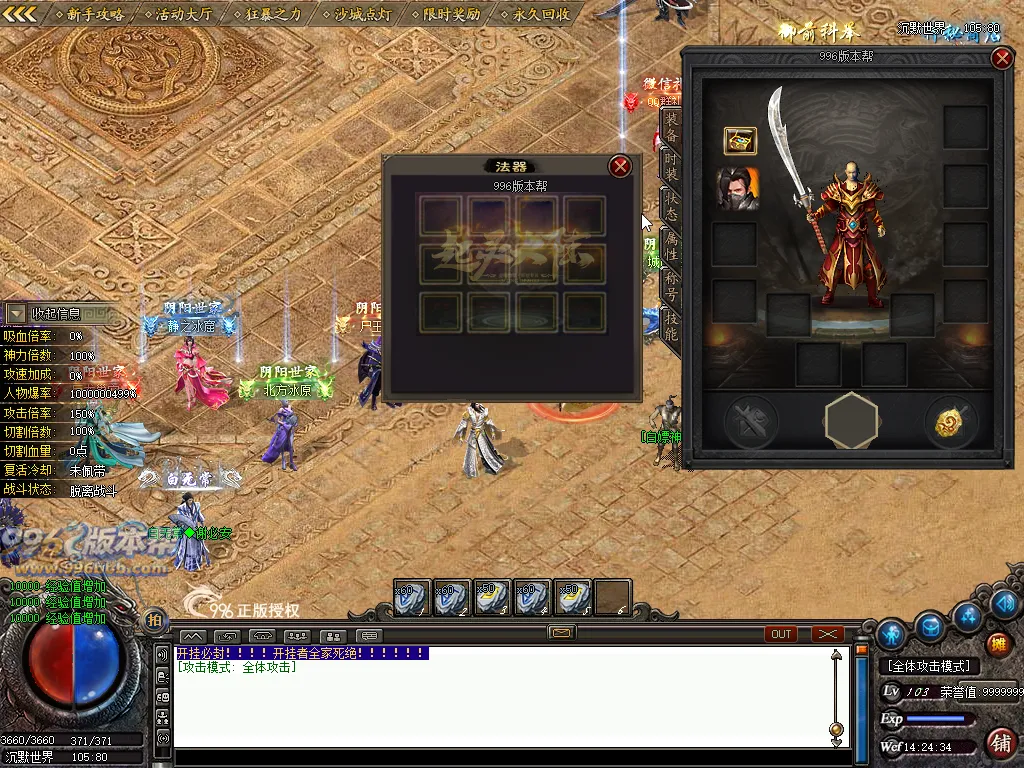Switch to the 时装 costume tab
This screenshot has width=1024, height=768.
point(671,166)
